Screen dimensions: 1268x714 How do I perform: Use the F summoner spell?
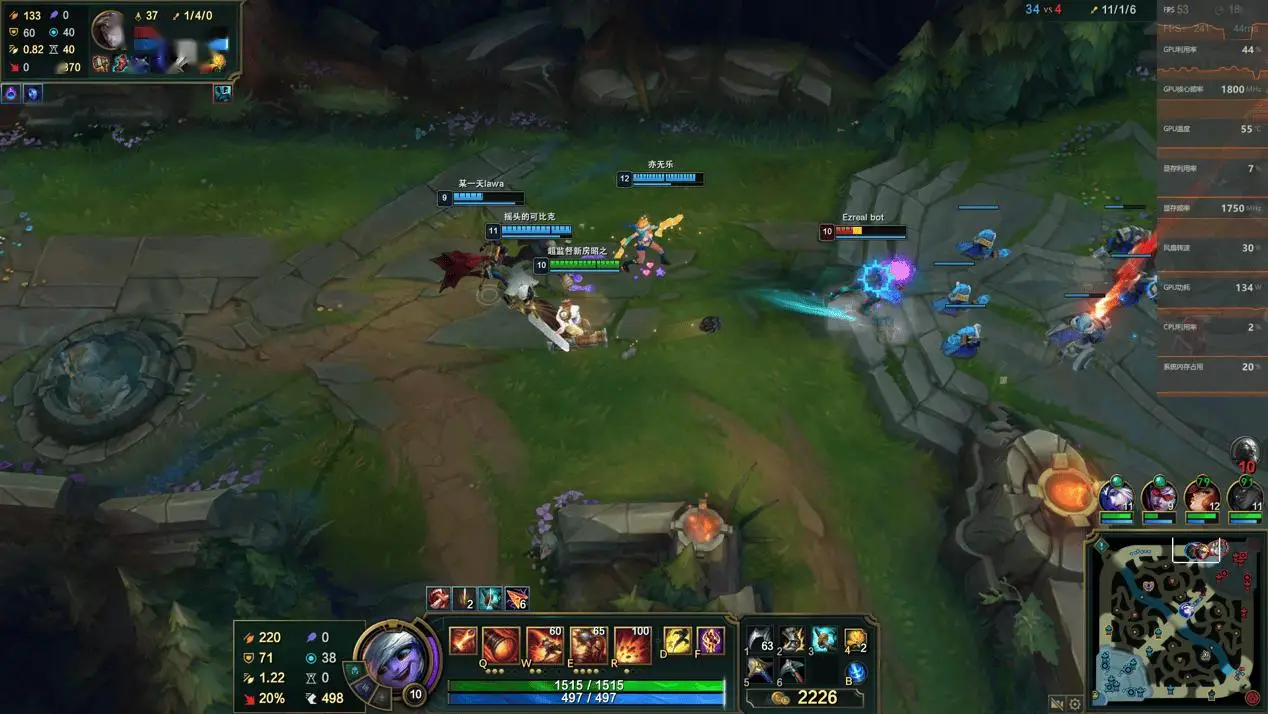[710, 641]
